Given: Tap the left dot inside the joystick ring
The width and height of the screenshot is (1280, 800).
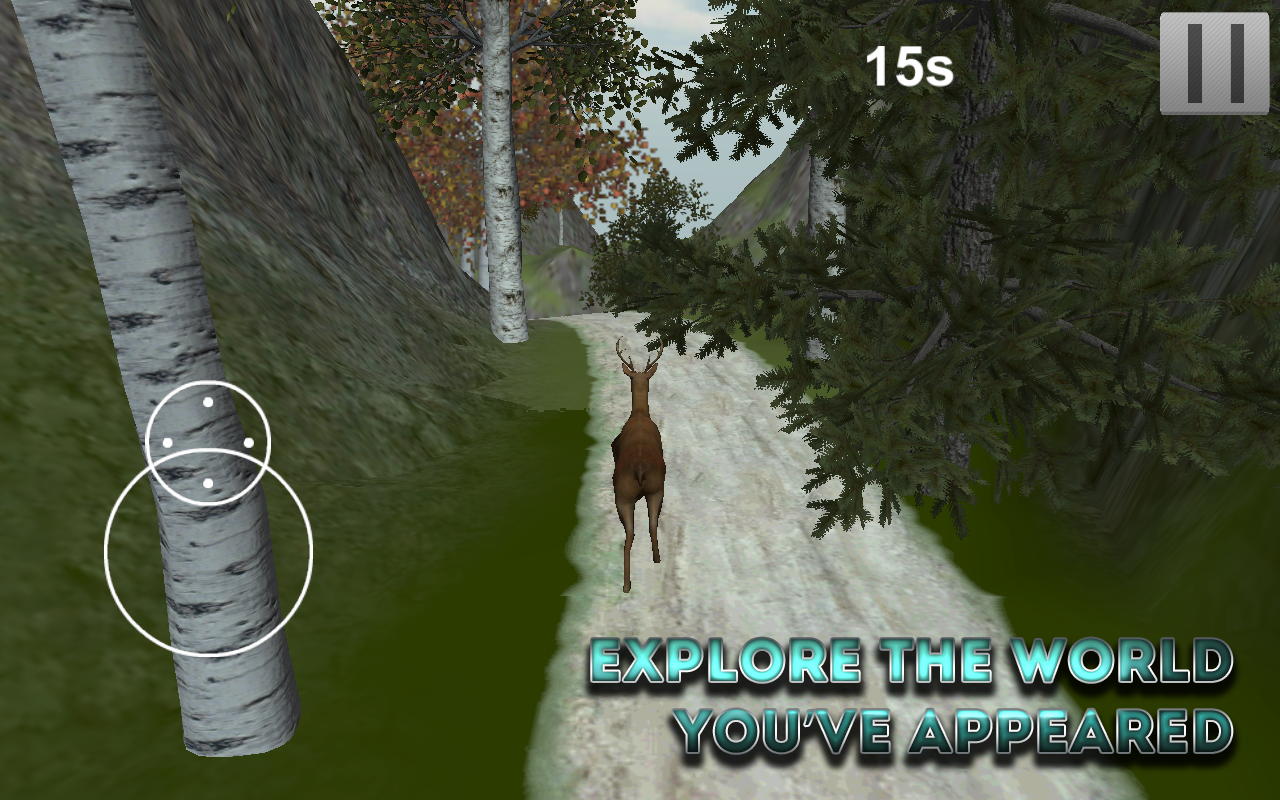Looking at the screenshot, I should pos(167,441).
